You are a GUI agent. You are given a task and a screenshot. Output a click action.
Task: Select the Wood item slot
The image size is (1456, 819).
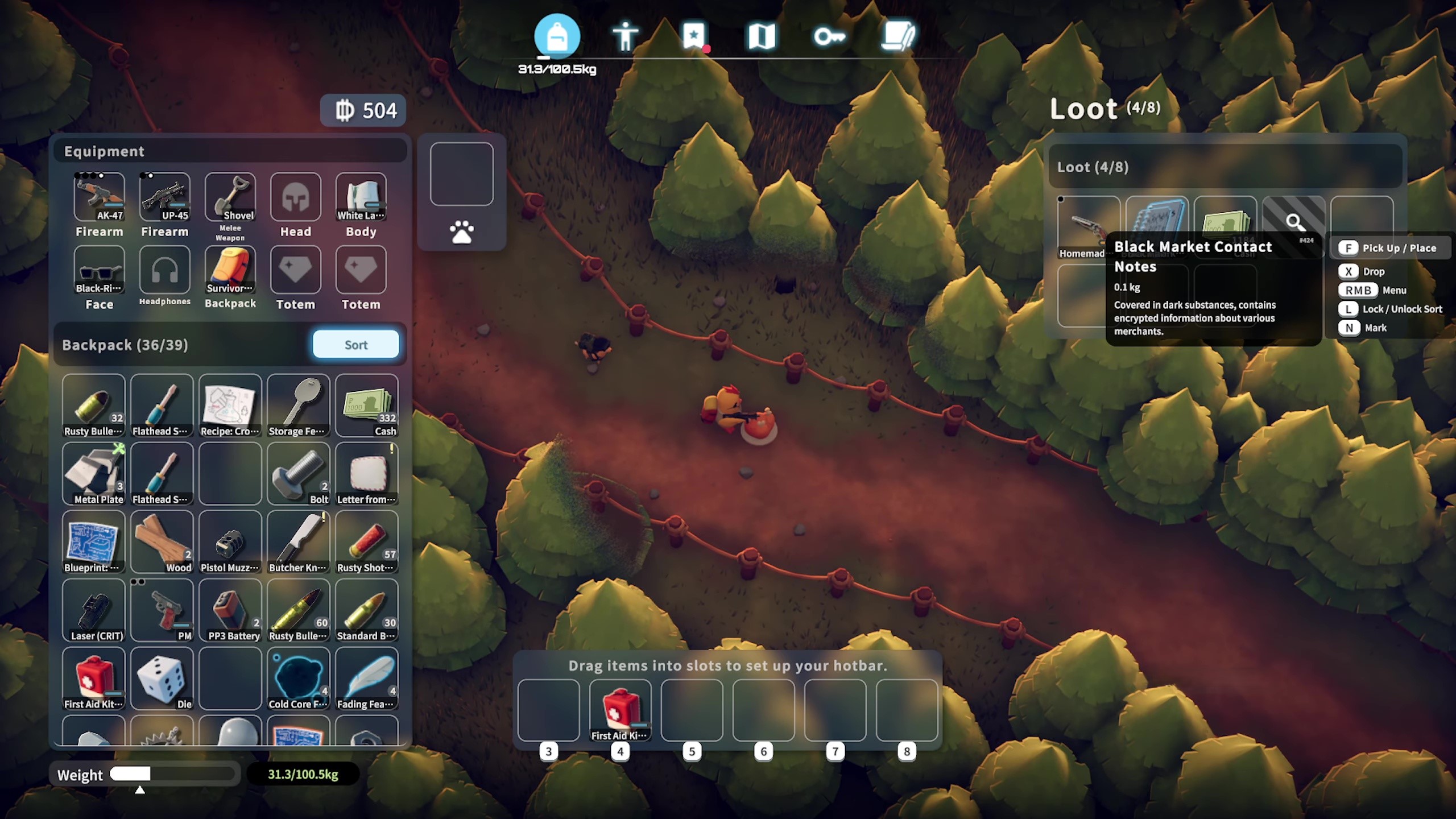click(x=162, y=541)
